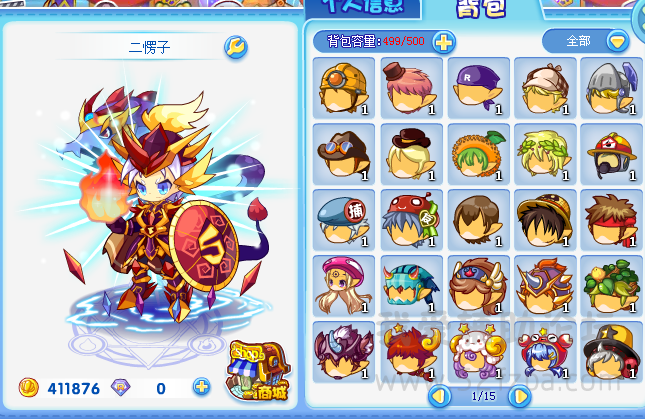The image size is (645, 419).
Task: Select the 背包 backpack tab
Action: click(481, 9)
